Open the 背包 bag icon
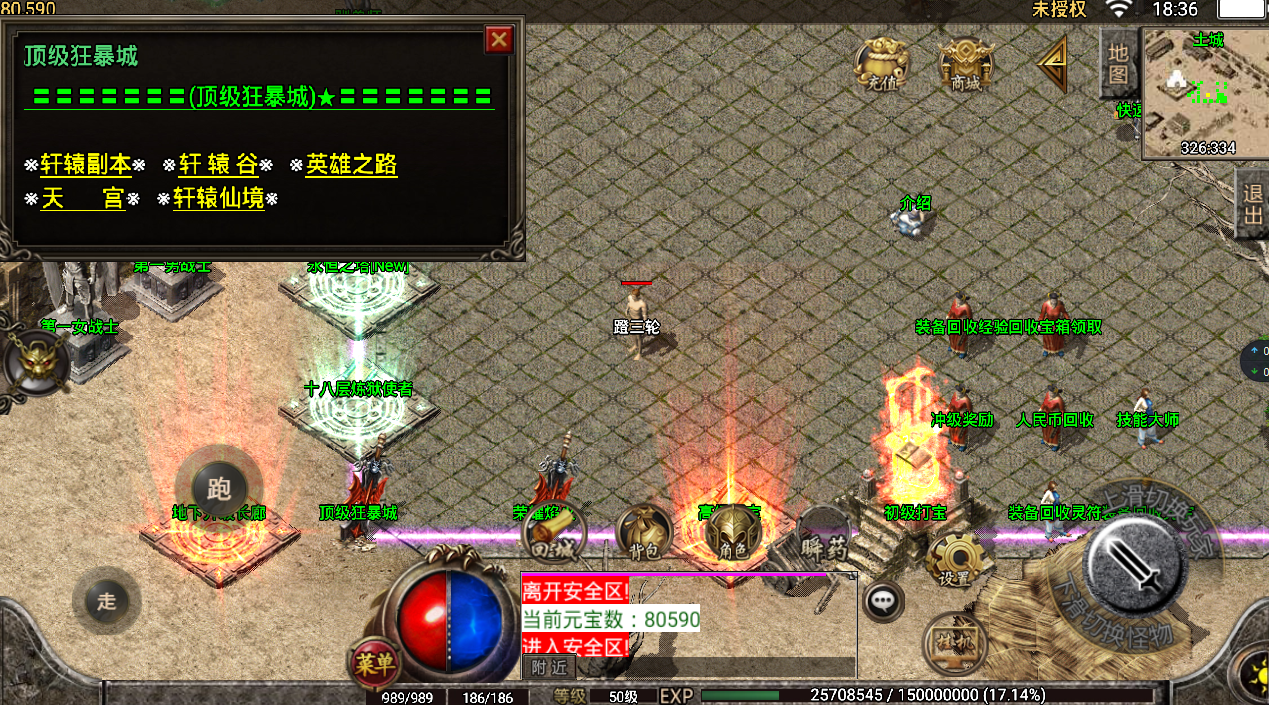Screen dimensions: 1269x705 [643, 534]
